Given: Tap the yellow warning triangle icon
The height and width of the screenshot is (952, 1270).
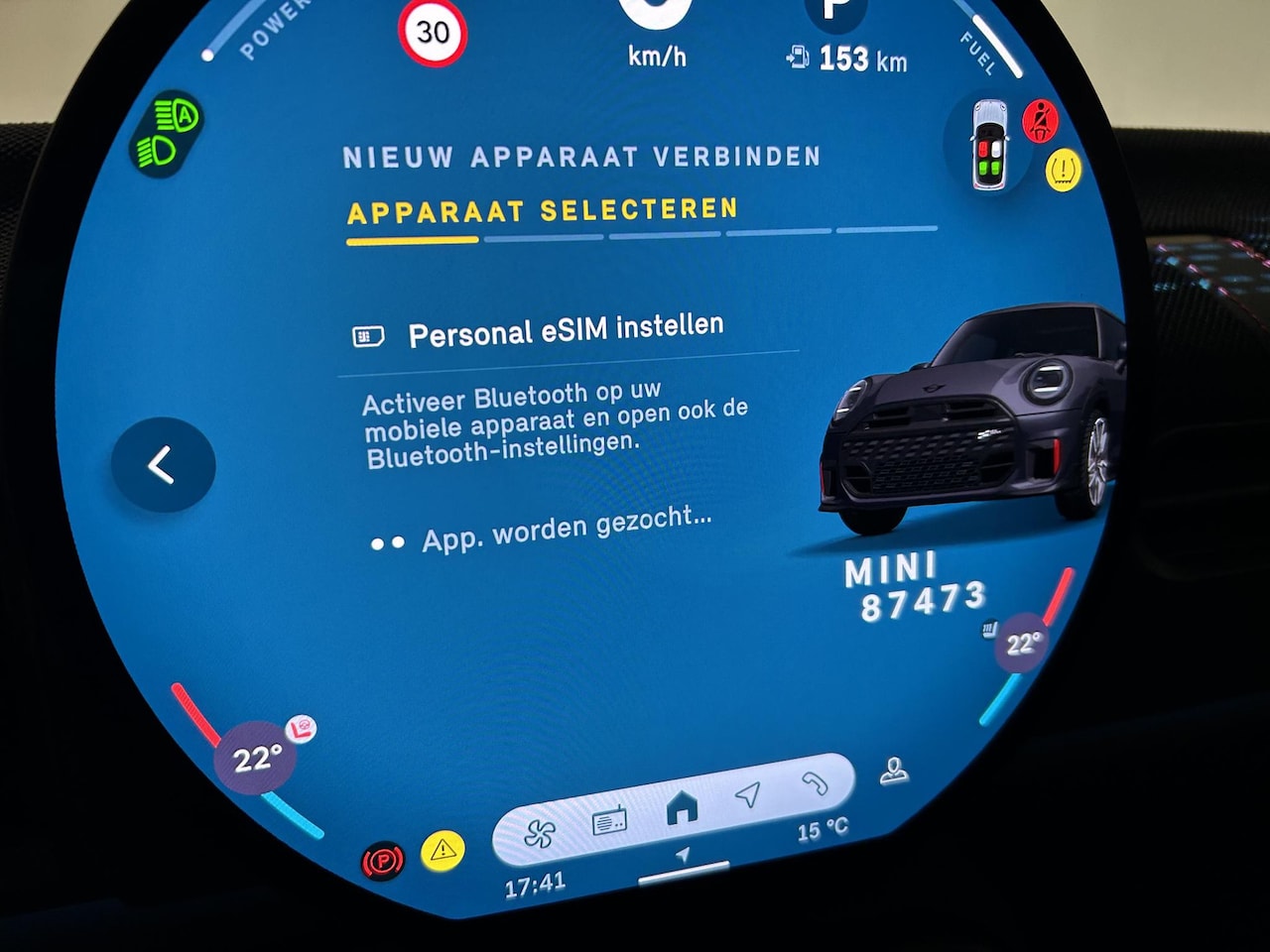Looking at the screenshot, I should 443,850.
